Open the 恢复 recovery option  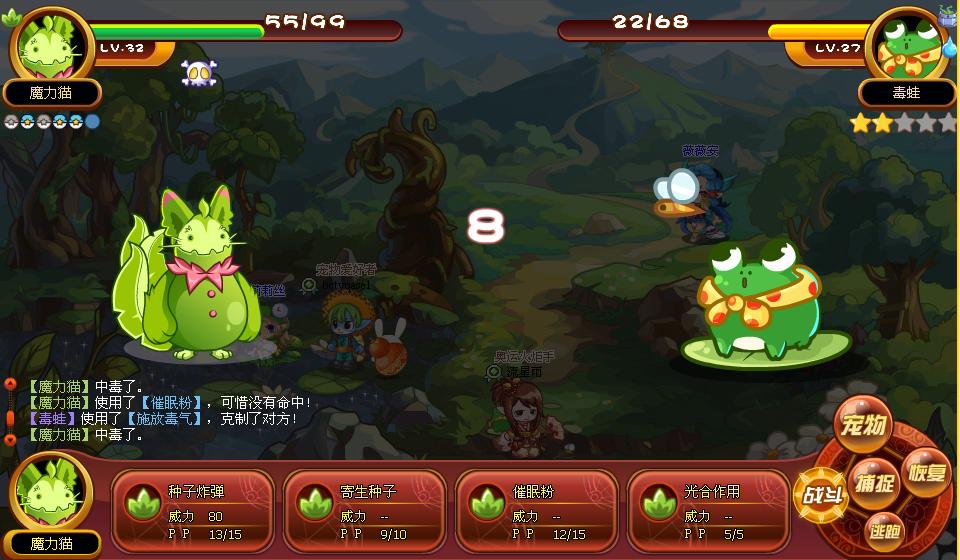click(925, 471)
